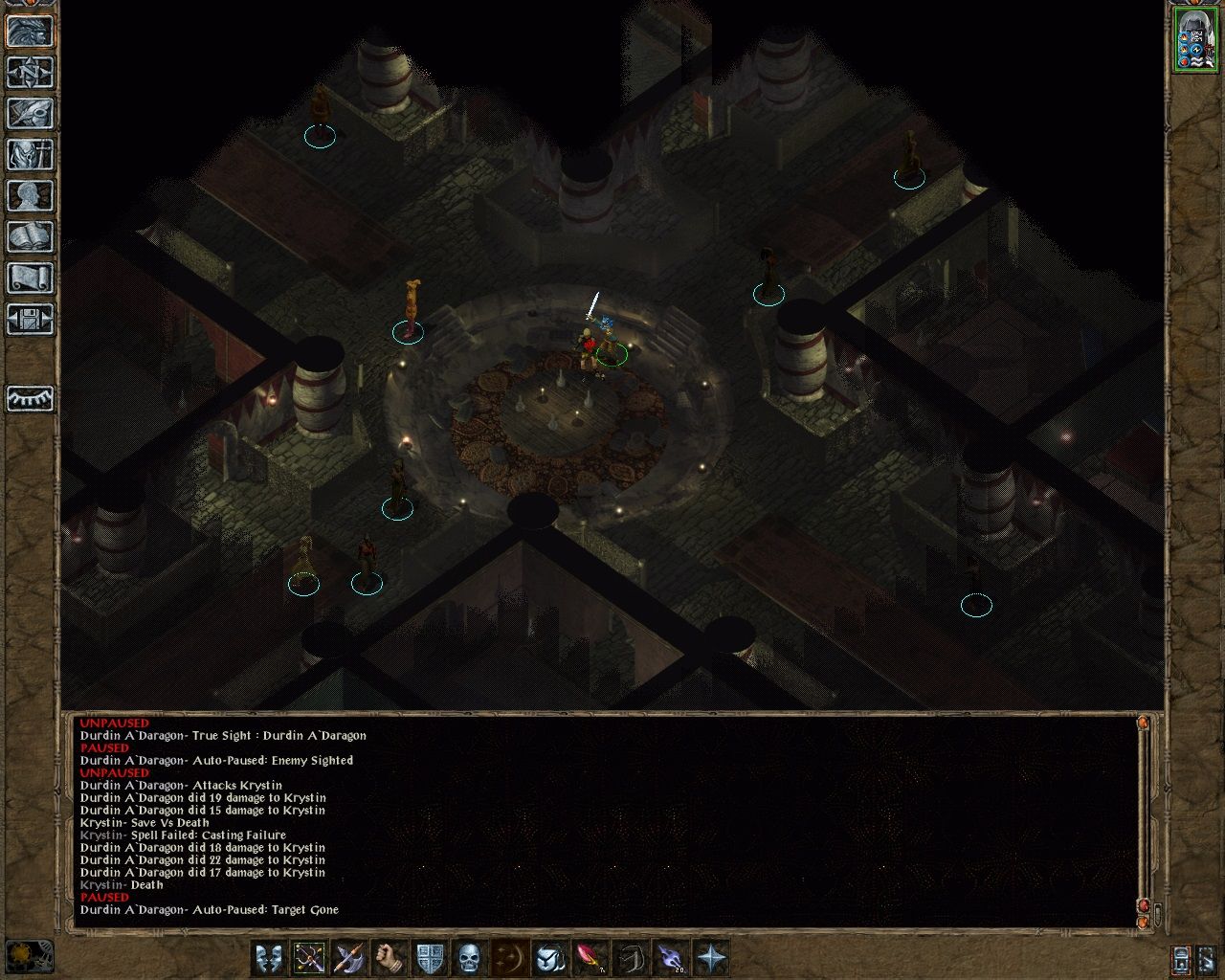This screenshot has width=1225, height=980.
Task: Open the options and save menu
Action: pyautogui.click(x=30, y=320)
